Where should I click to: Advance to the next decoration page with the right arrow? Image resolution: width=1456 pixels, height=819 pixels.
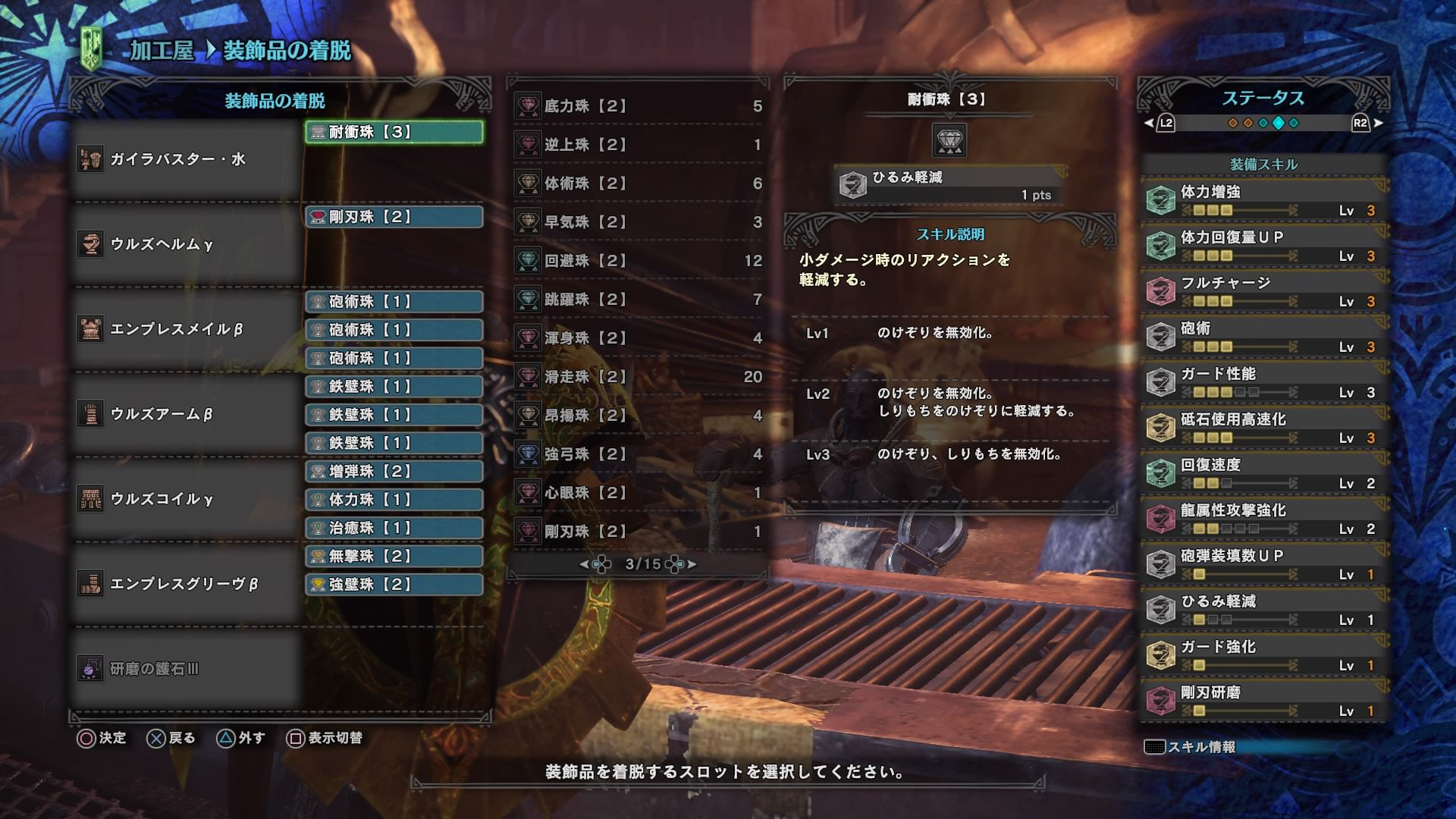pos(692,563)
